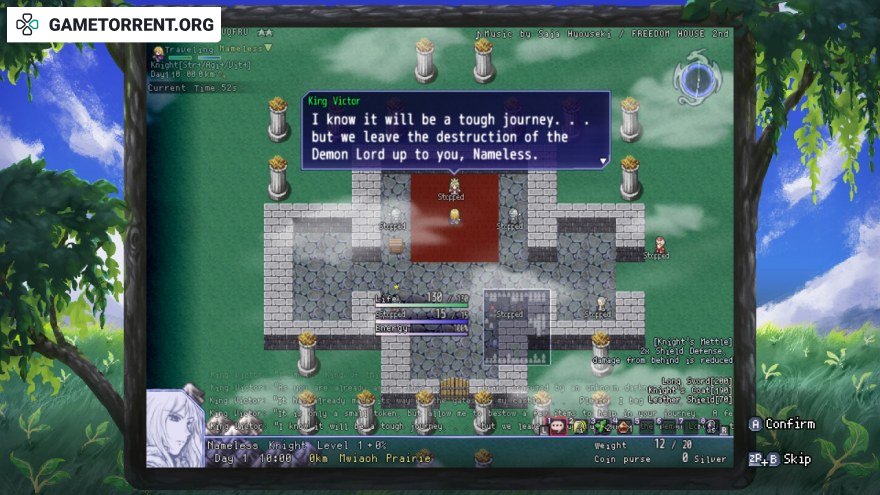This screenshot has height=495, width=880.
Task: Activate the hotbar item in slot 8
Action: (711, 426)
